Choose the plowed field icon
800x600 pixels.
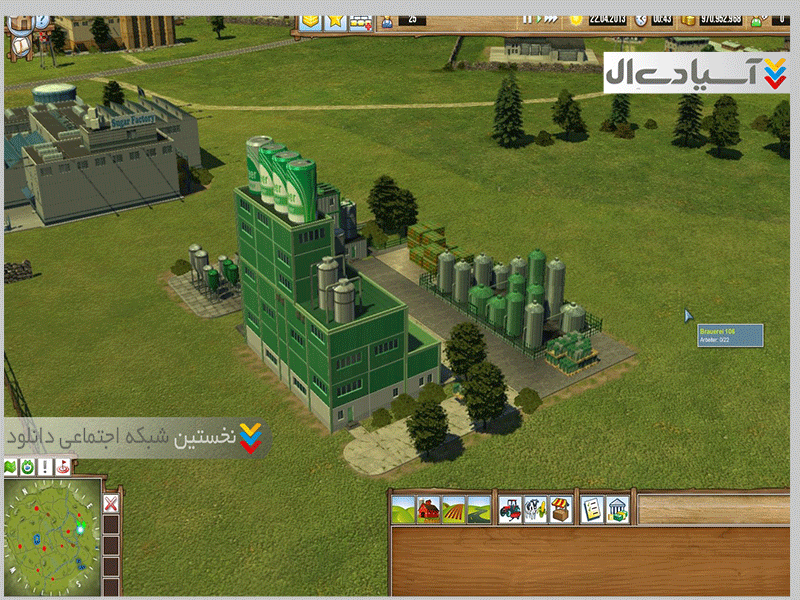coord(454,509)
